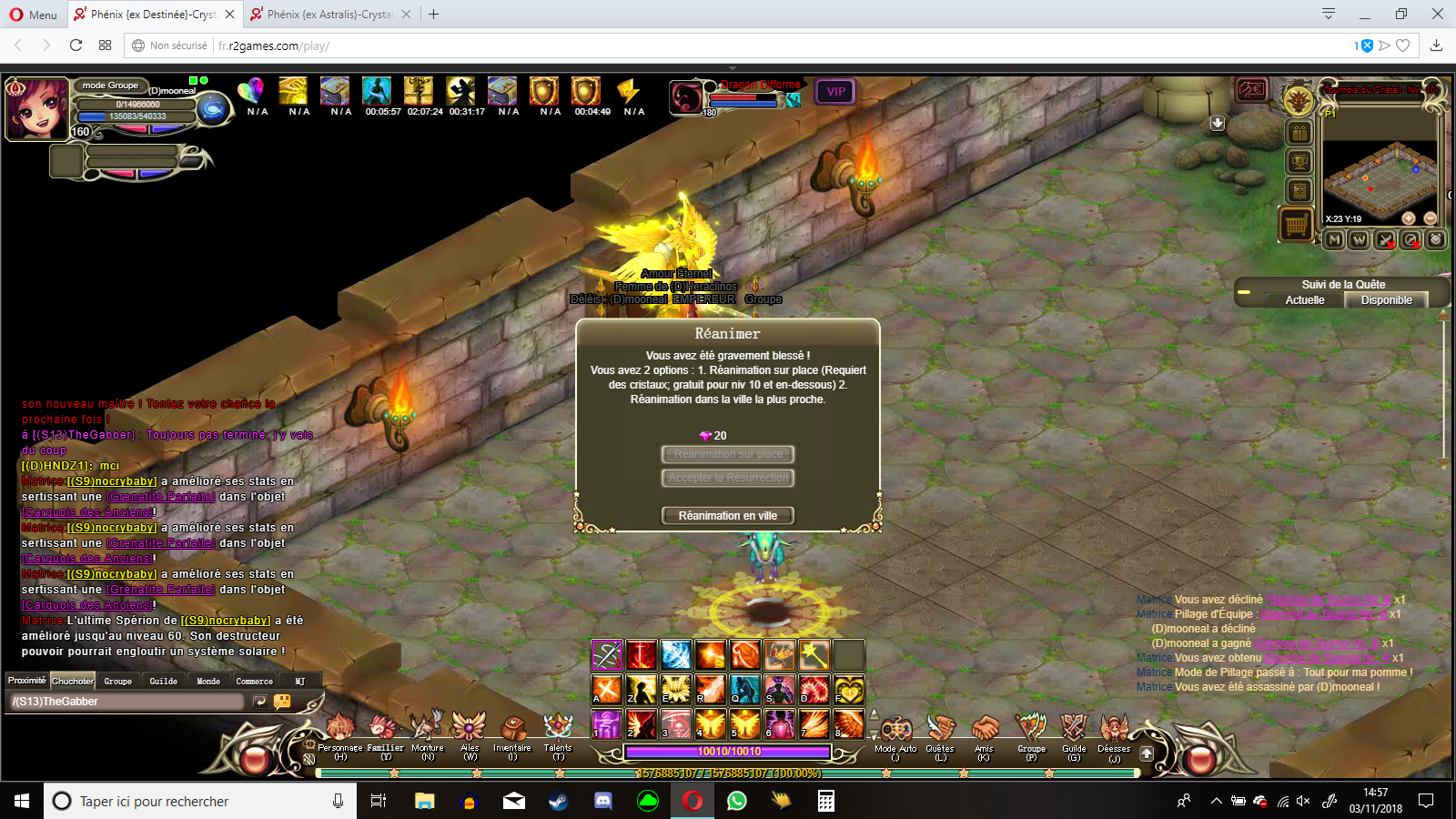Open the Quêtes scroll menu
The width and height of the screenshot is (1456, 819).
940,731
